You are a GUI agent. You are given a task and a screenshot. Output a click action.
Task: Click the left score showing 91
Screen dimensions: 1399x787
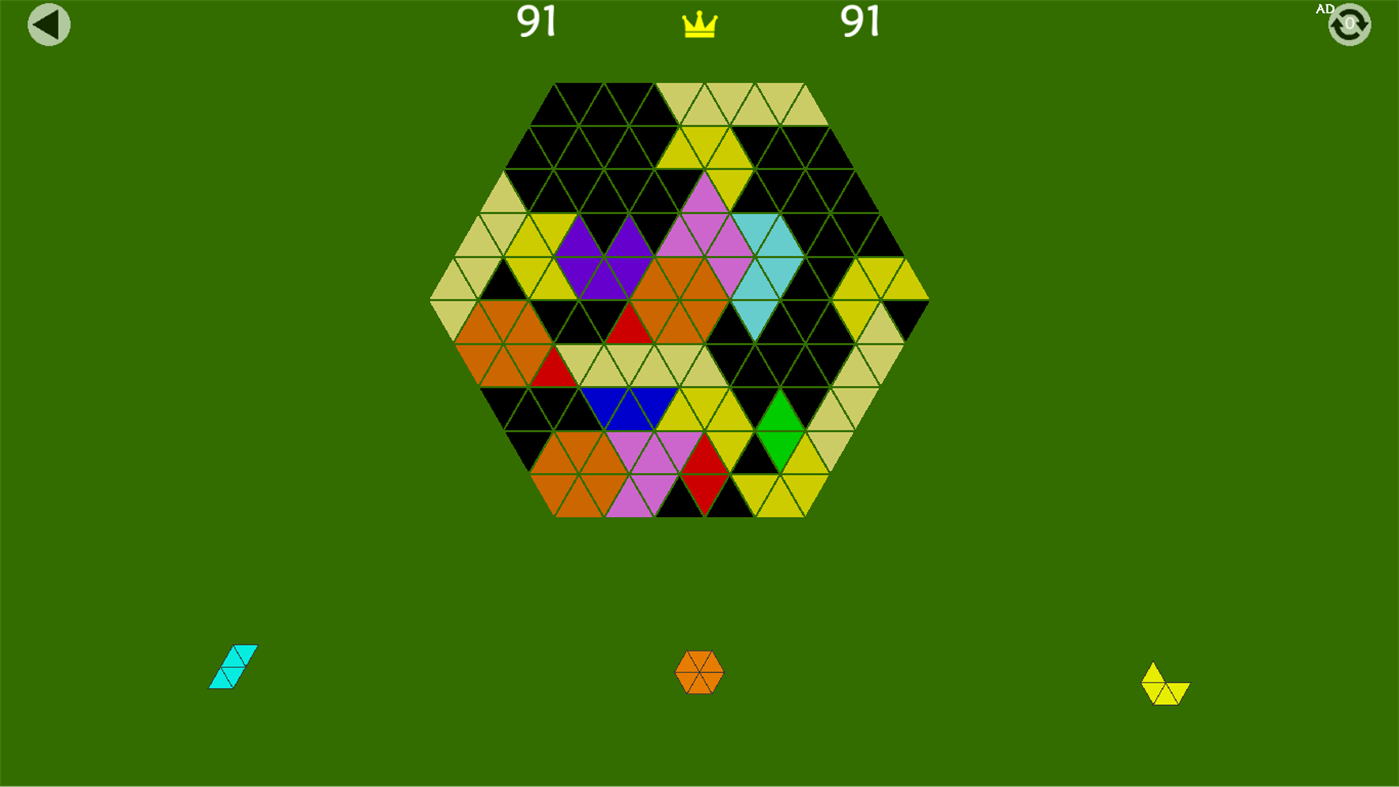coord(535,22)
